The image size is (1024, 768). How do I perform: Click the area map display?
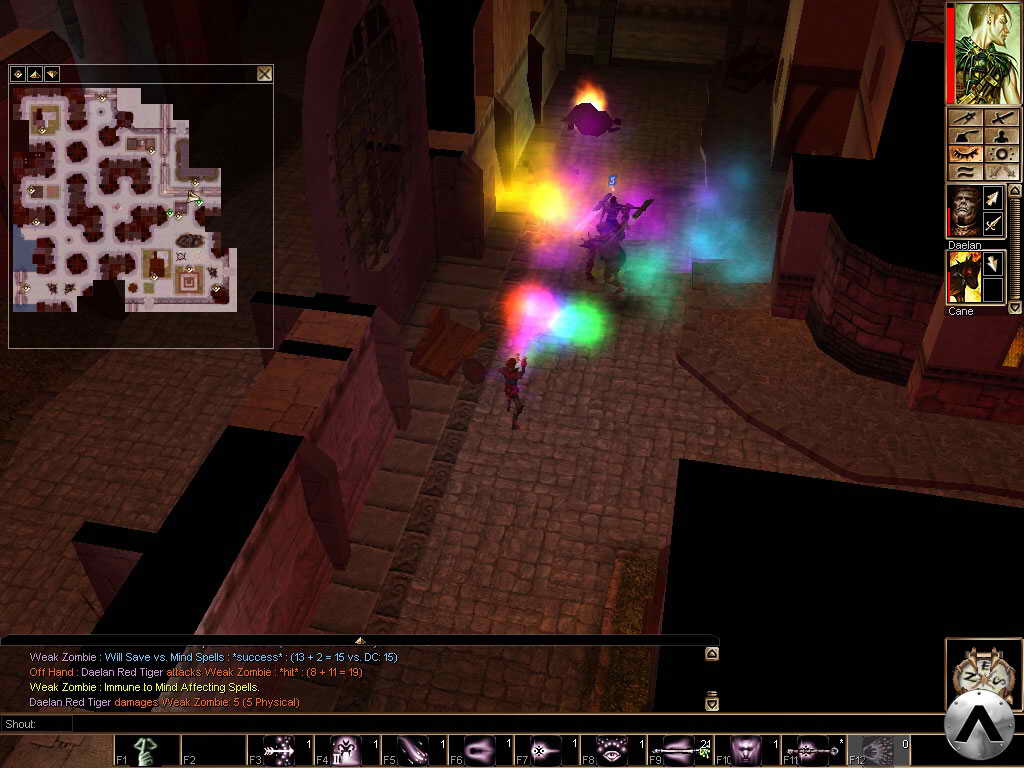pyautogui.click(x=125, y=200)
